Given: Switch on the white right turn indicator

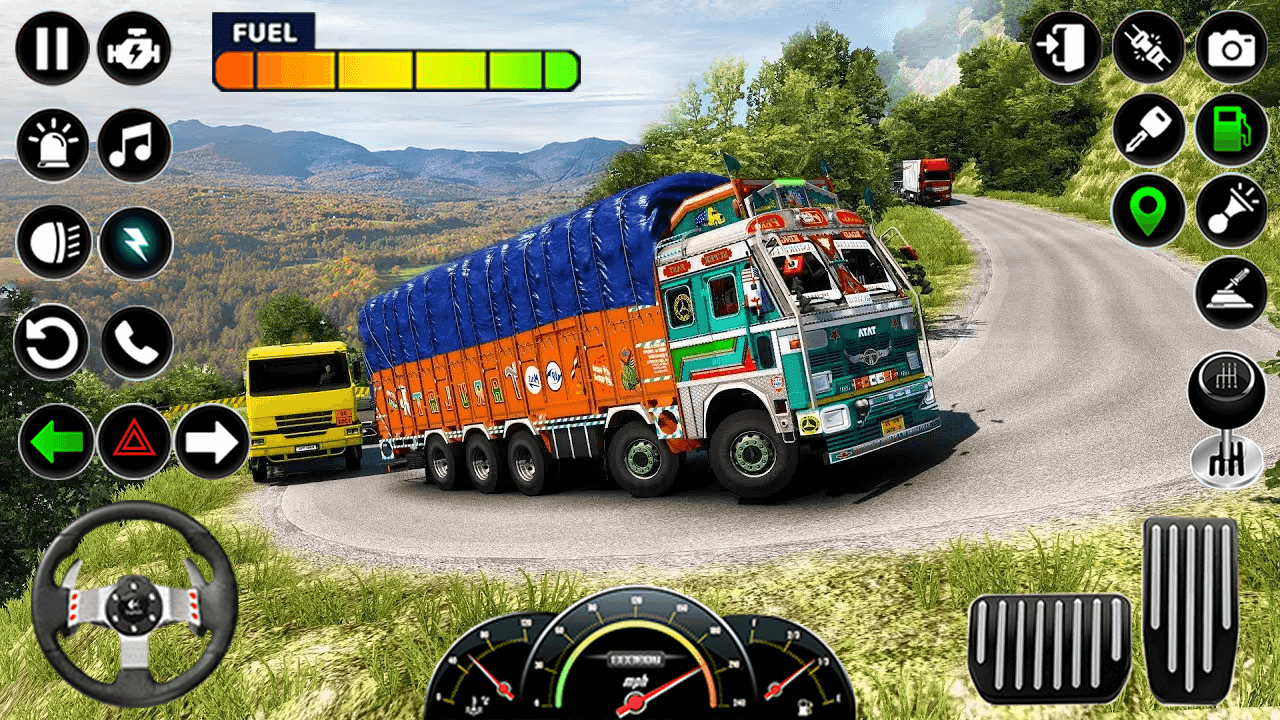Looking at the screenshot, I should point(212,441).
